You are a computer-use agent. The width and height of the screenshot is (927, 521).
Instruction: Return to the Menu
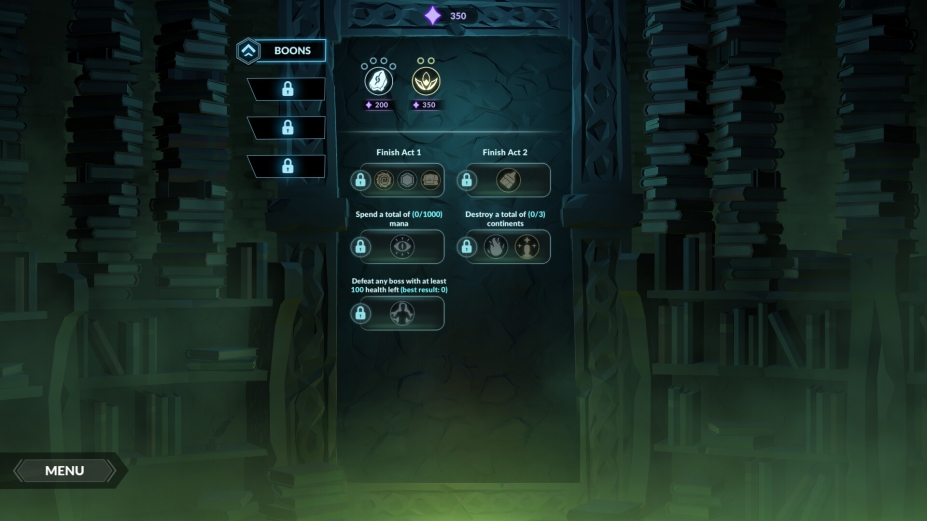64,470
